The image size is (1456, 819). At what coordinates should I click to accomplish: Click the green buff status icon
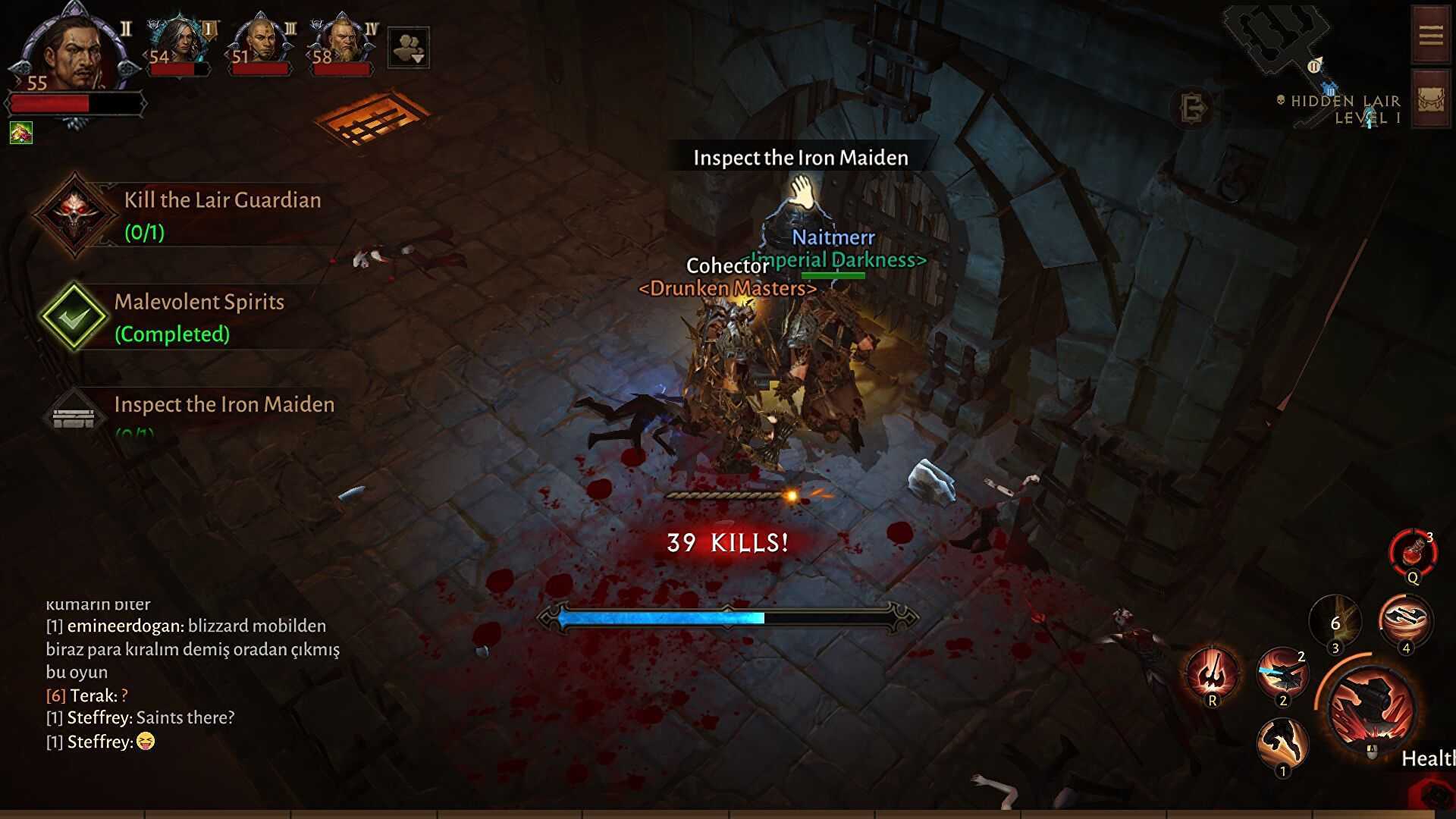pos(21,133)
